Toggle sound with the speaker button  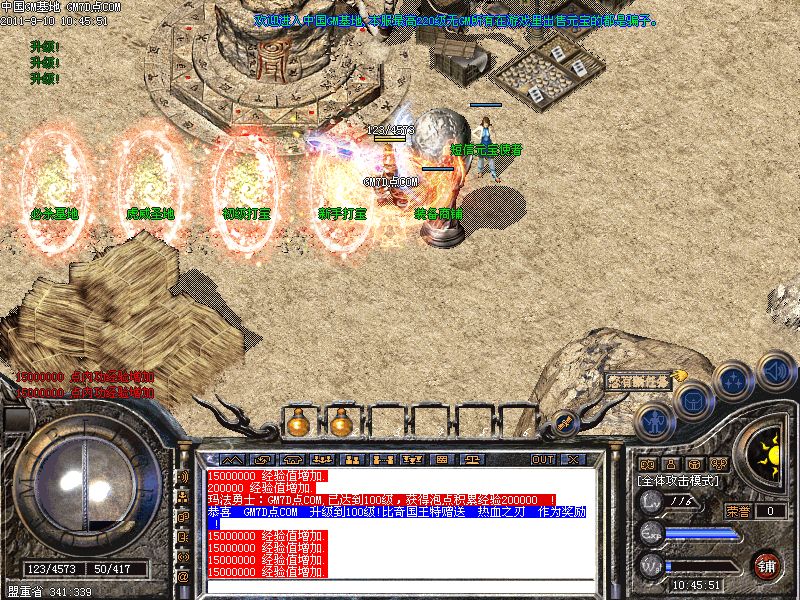click(775, 370)
